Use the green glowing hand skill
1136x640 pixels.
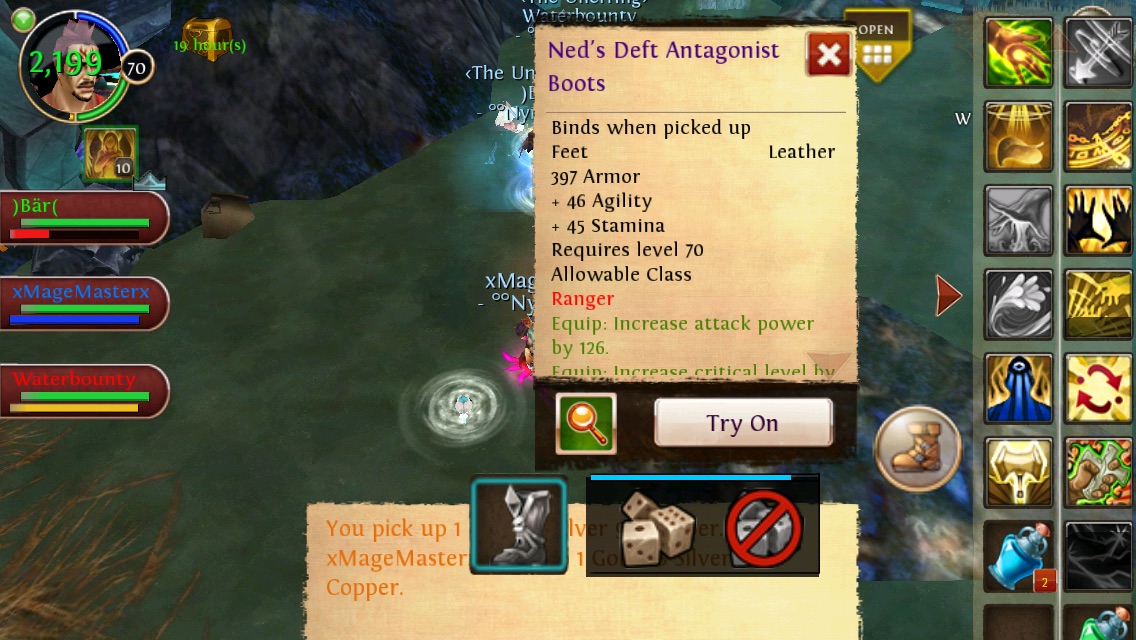1019,52
